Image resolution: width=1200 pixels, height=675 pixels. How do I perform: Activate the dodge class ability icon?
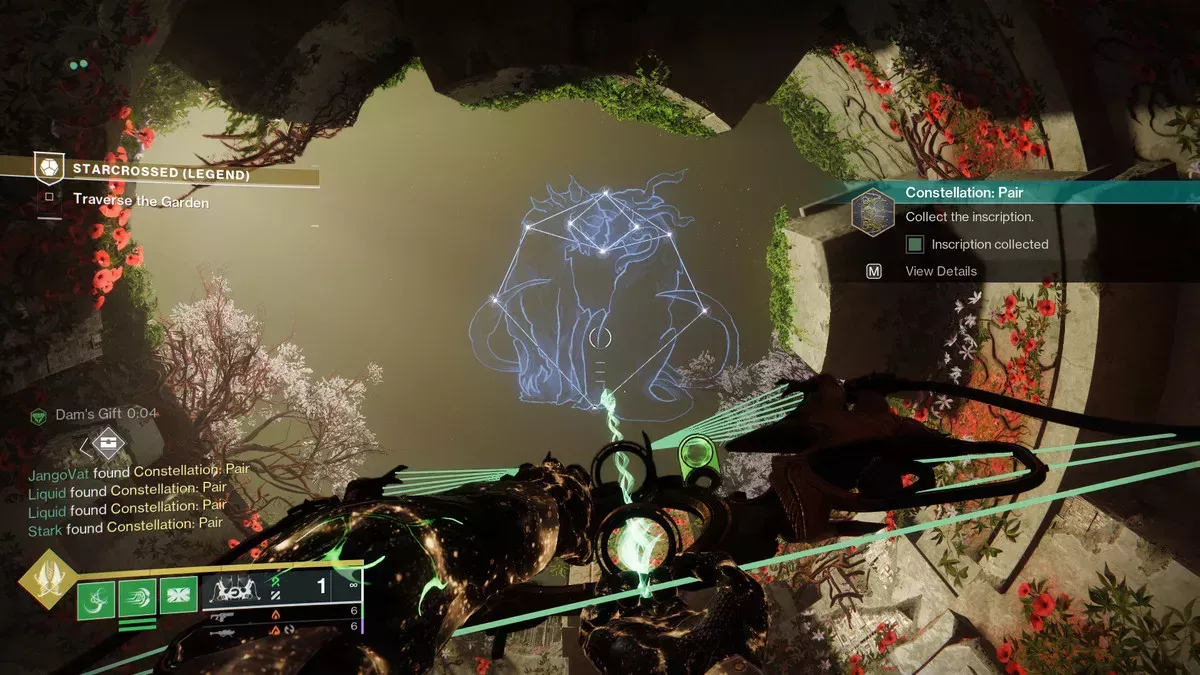click(137, 597)
